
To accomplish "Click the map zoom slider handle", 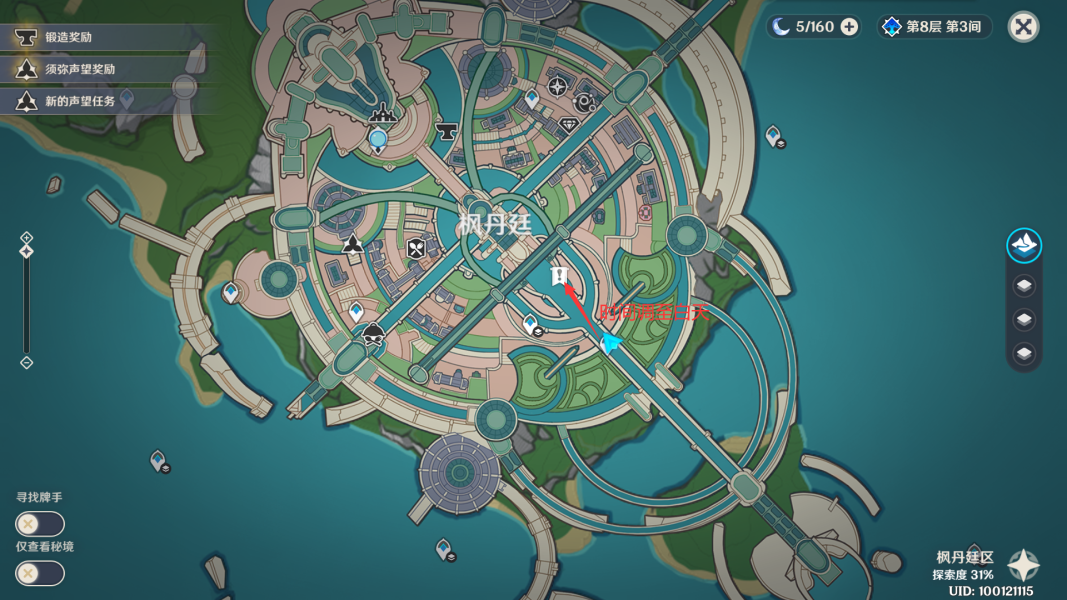I will (27, 251).
